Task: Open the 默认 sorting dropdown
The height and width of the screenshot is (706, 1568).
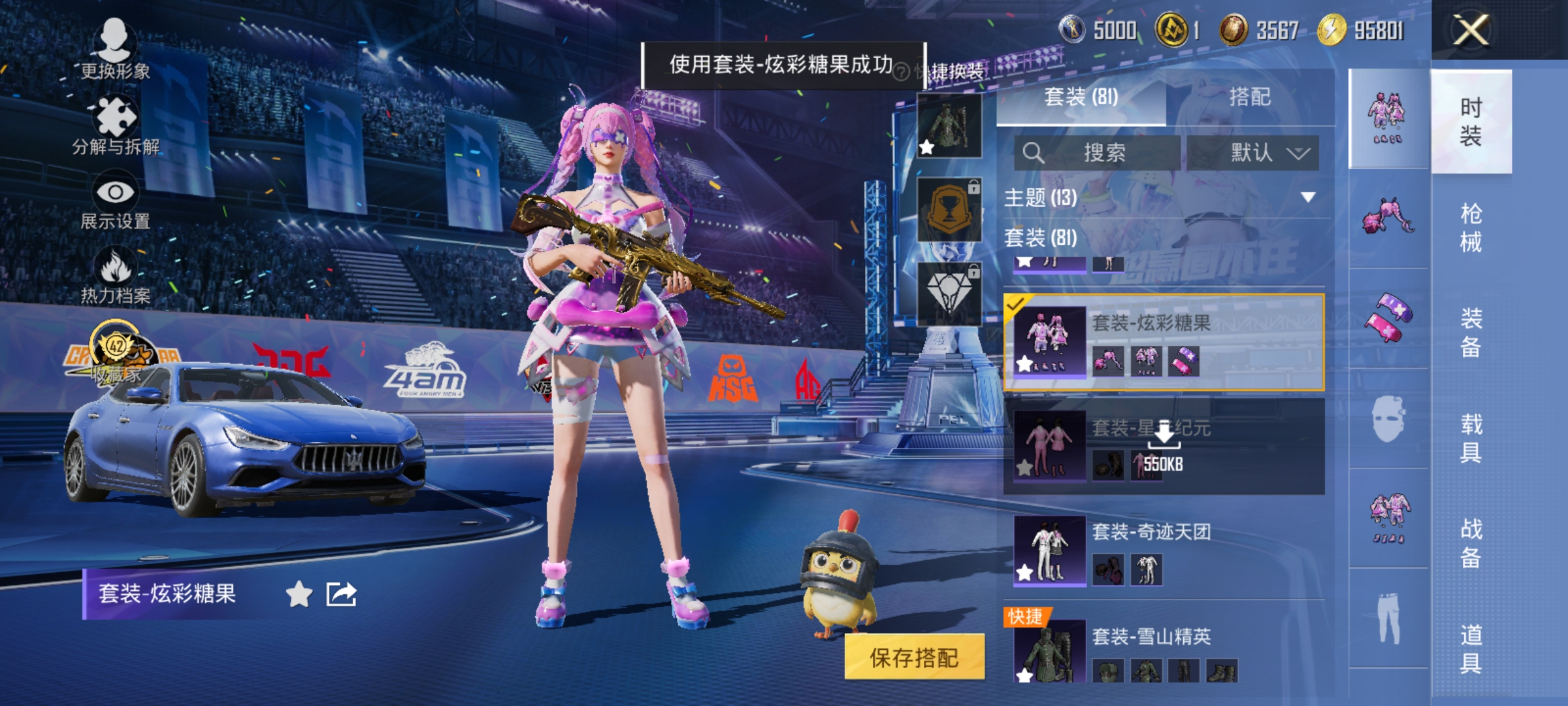Action: pos(1253,151)
